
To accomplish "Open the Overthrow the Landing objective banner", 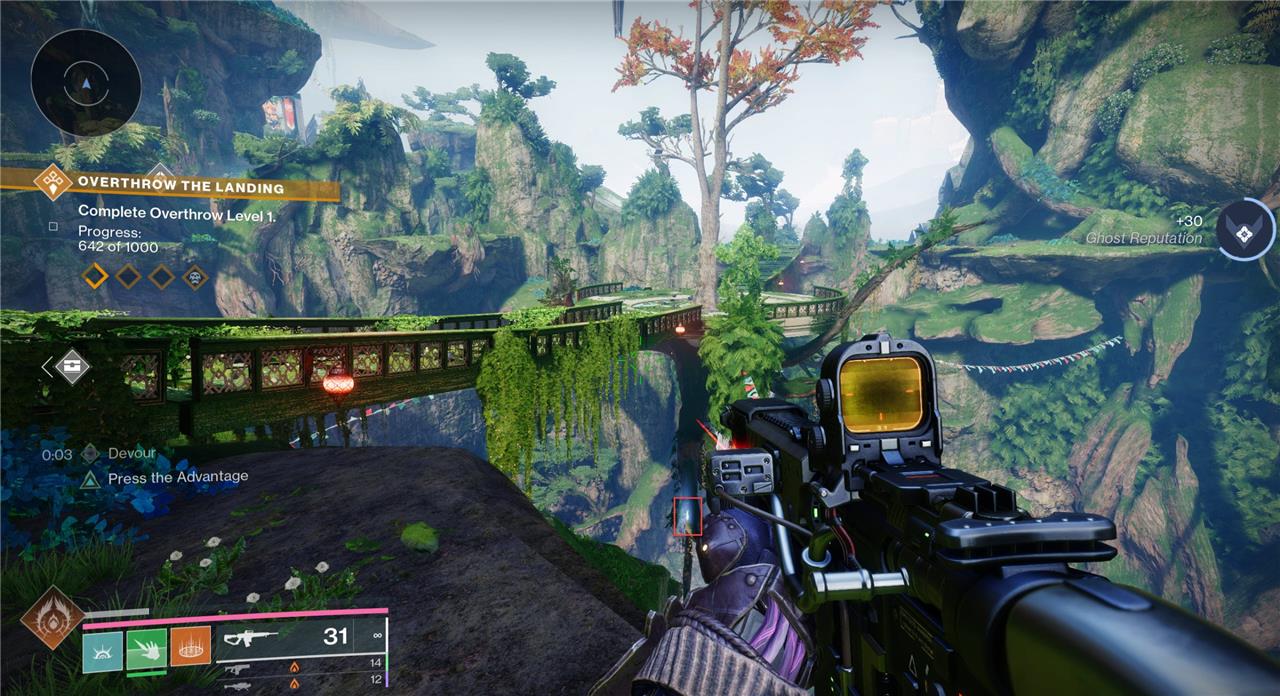I will [x=180, y=187].
